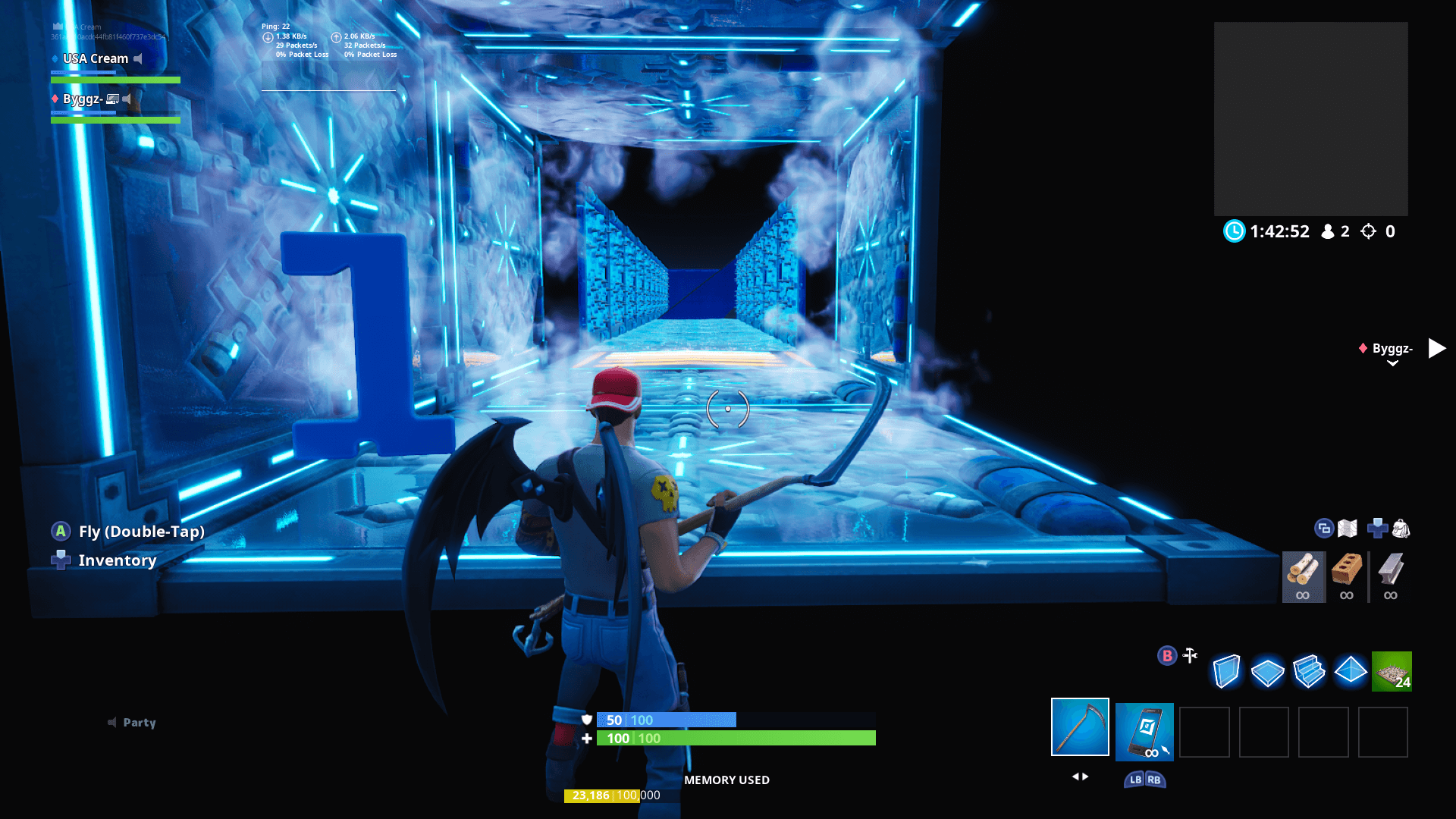Viewport: 1456px width, 819px height.
Task: Toggle the Party voice channel speaker
Action: 111,723
